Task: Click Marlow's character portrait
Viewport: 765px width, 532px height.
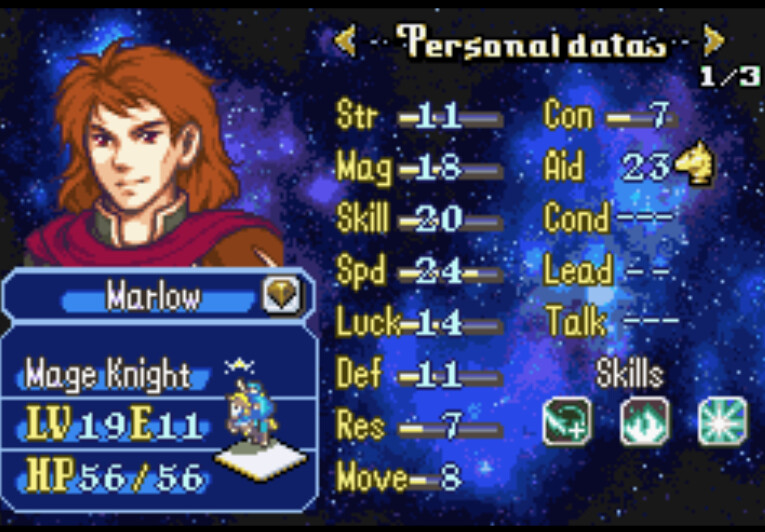Action: pos(150,150)
